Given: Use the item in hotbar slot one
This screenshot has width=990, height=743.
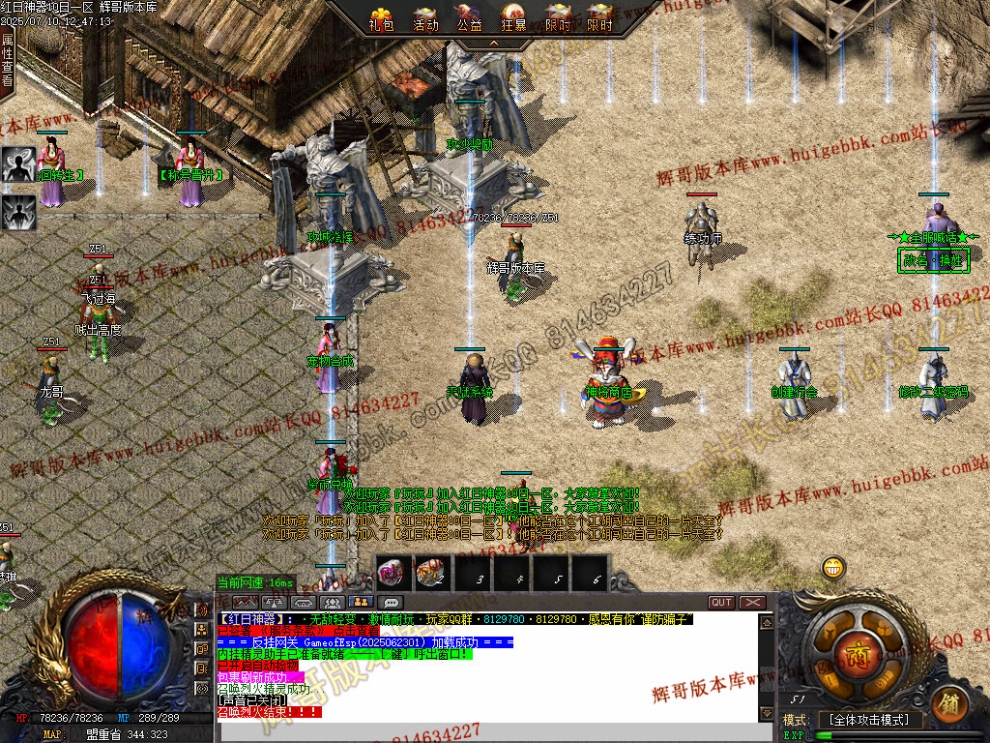Looking at the screenshot, I should [391, 572].
